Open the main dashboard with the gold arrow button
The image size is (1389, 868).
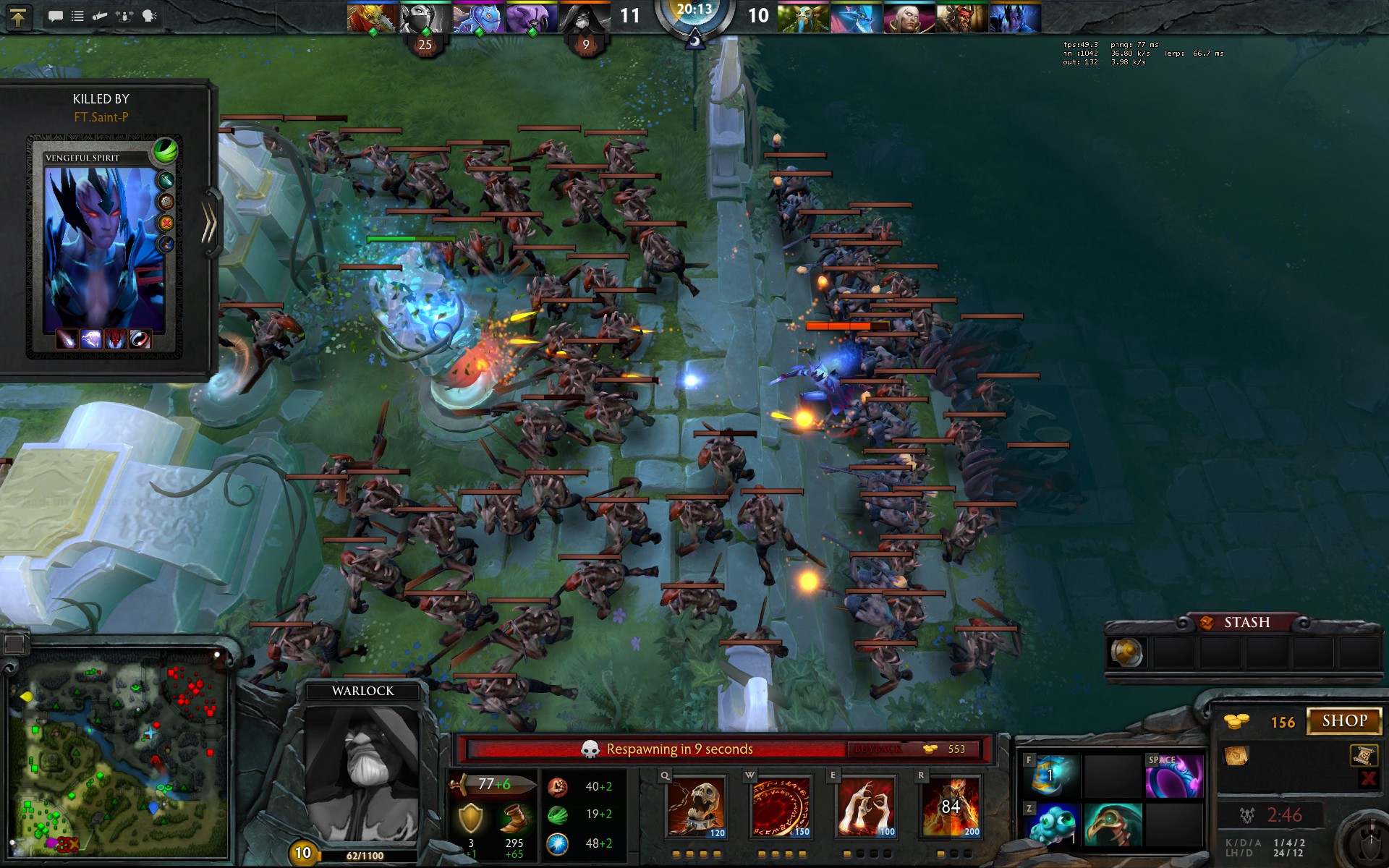(18, 16)
